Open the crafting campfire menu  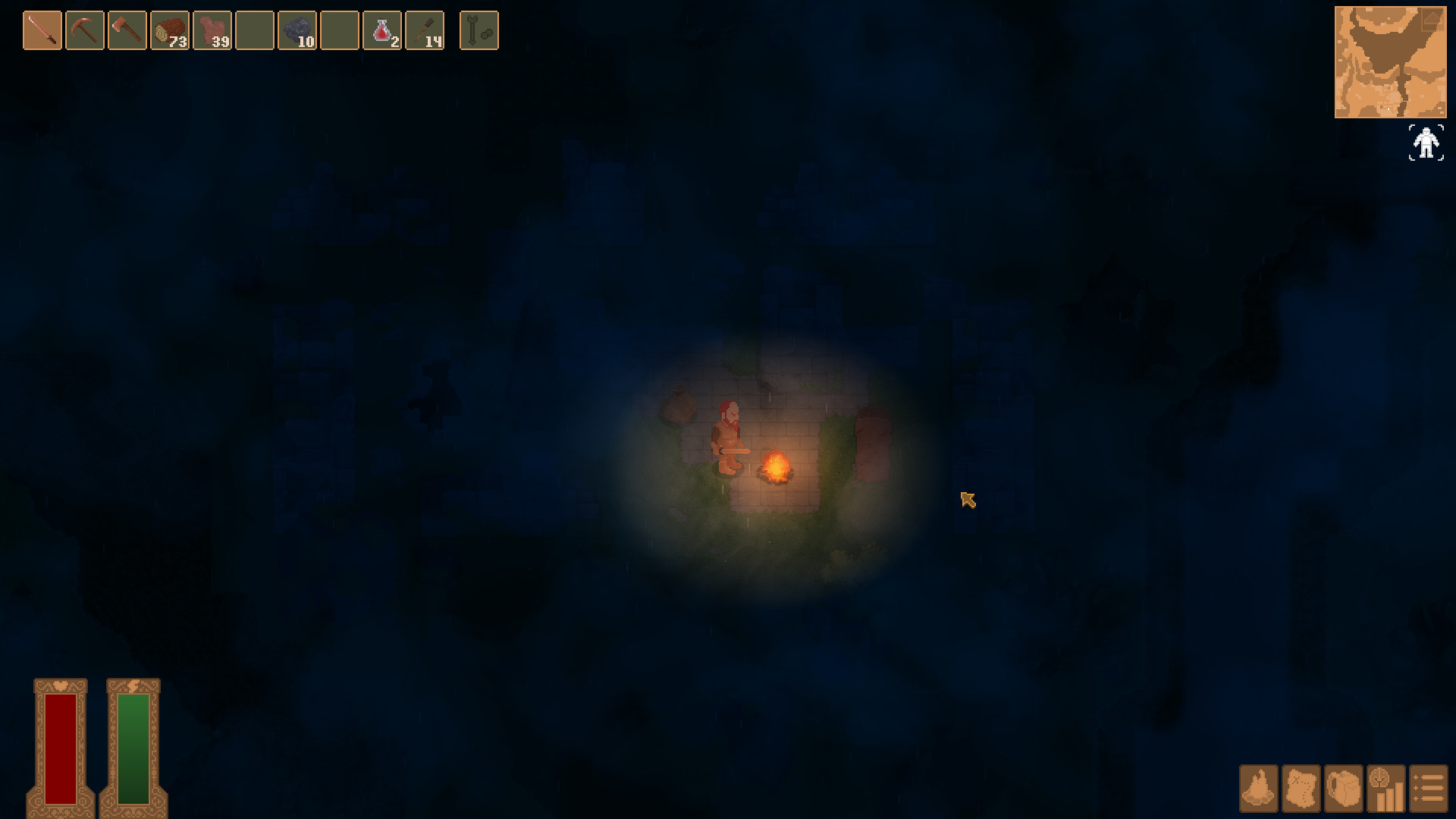[x=1257, y=790]
